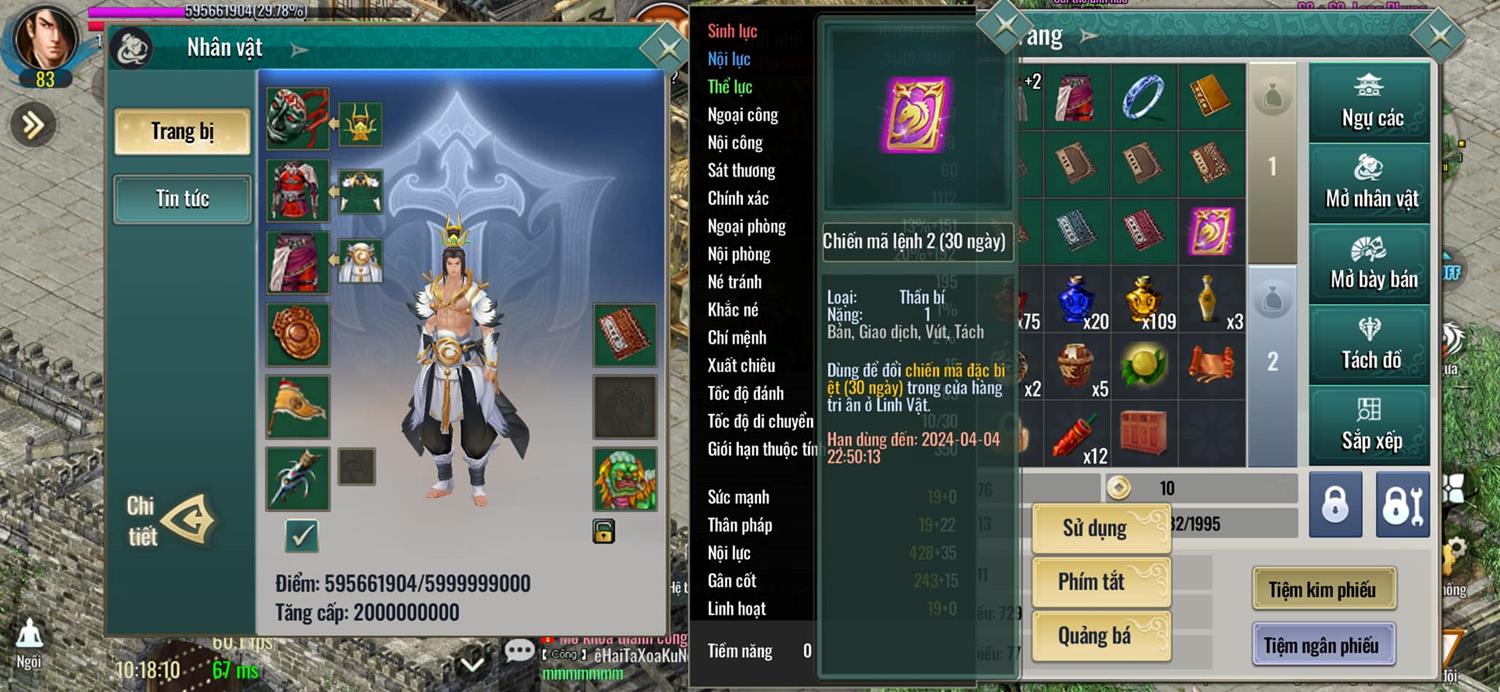Close the inventory bag window
This screenshot has height=692, width=1500.
[x=1439, y=36]
